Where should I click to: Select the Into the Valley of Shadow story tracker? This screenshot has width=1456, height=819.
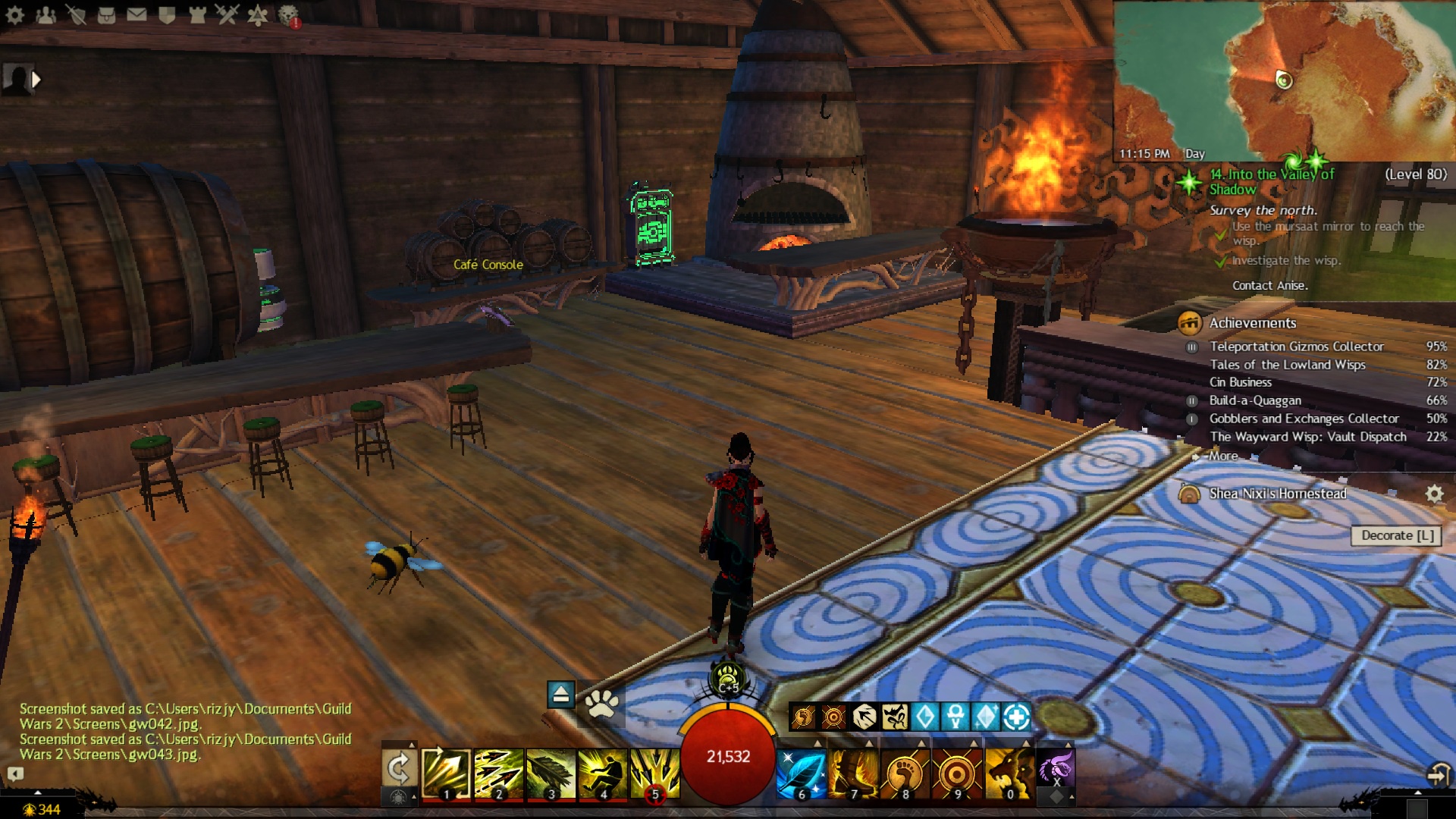pyautogui.click(x=1271, y=181)
